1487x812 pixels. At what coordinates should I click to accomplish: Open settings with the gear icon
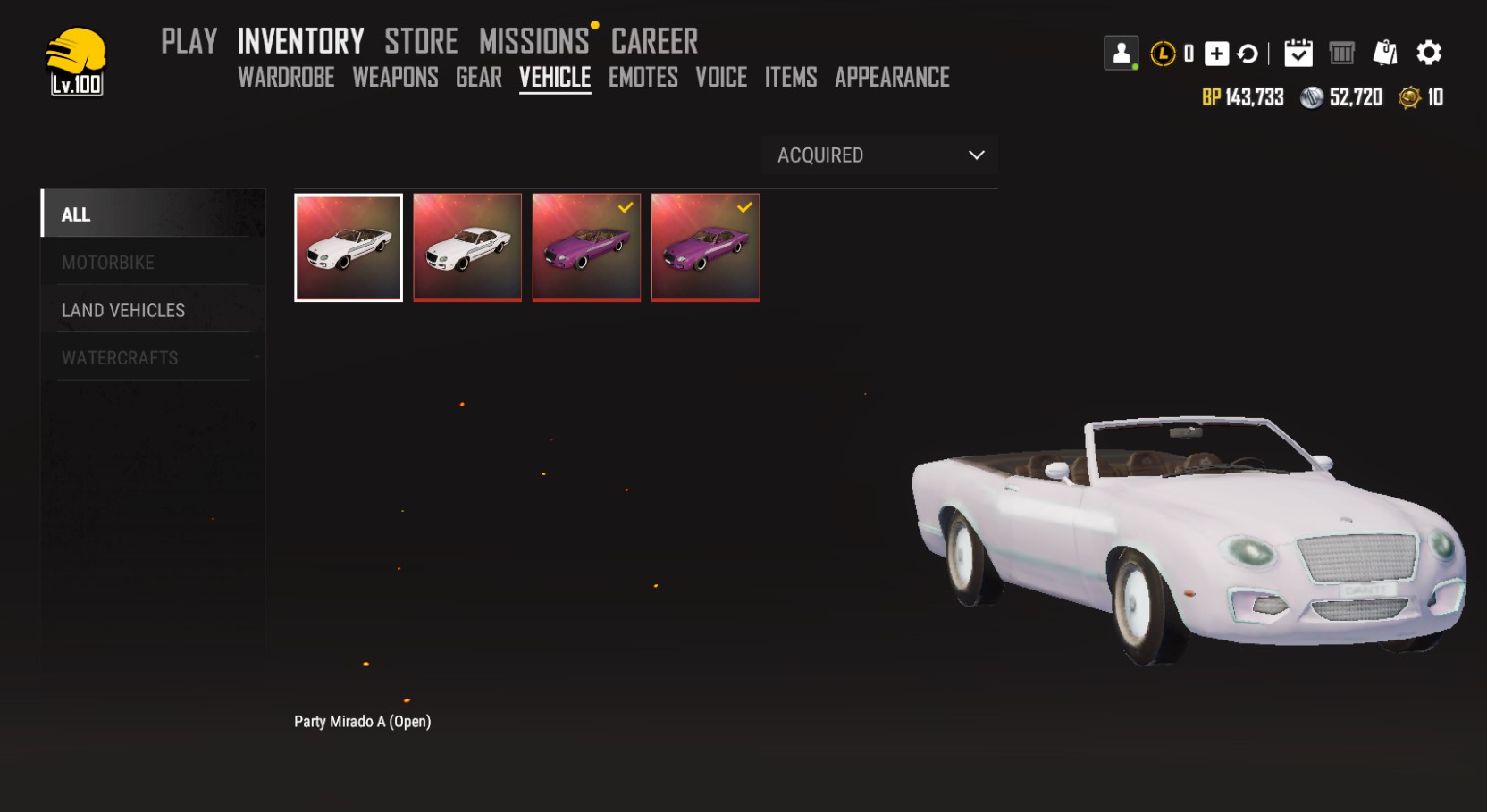1429,53
